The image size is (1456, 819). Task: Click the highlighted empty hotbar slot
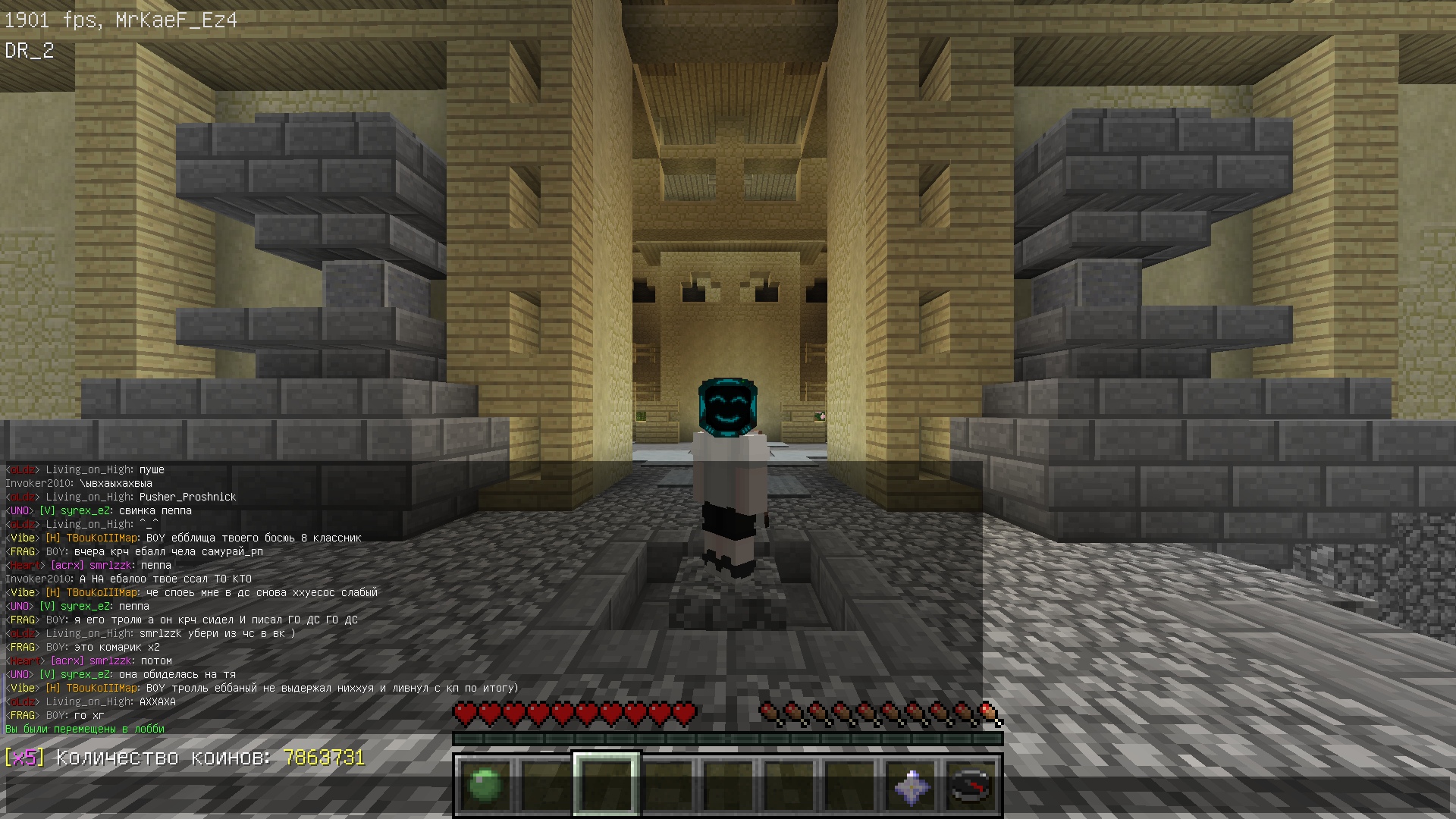(606, 785)
